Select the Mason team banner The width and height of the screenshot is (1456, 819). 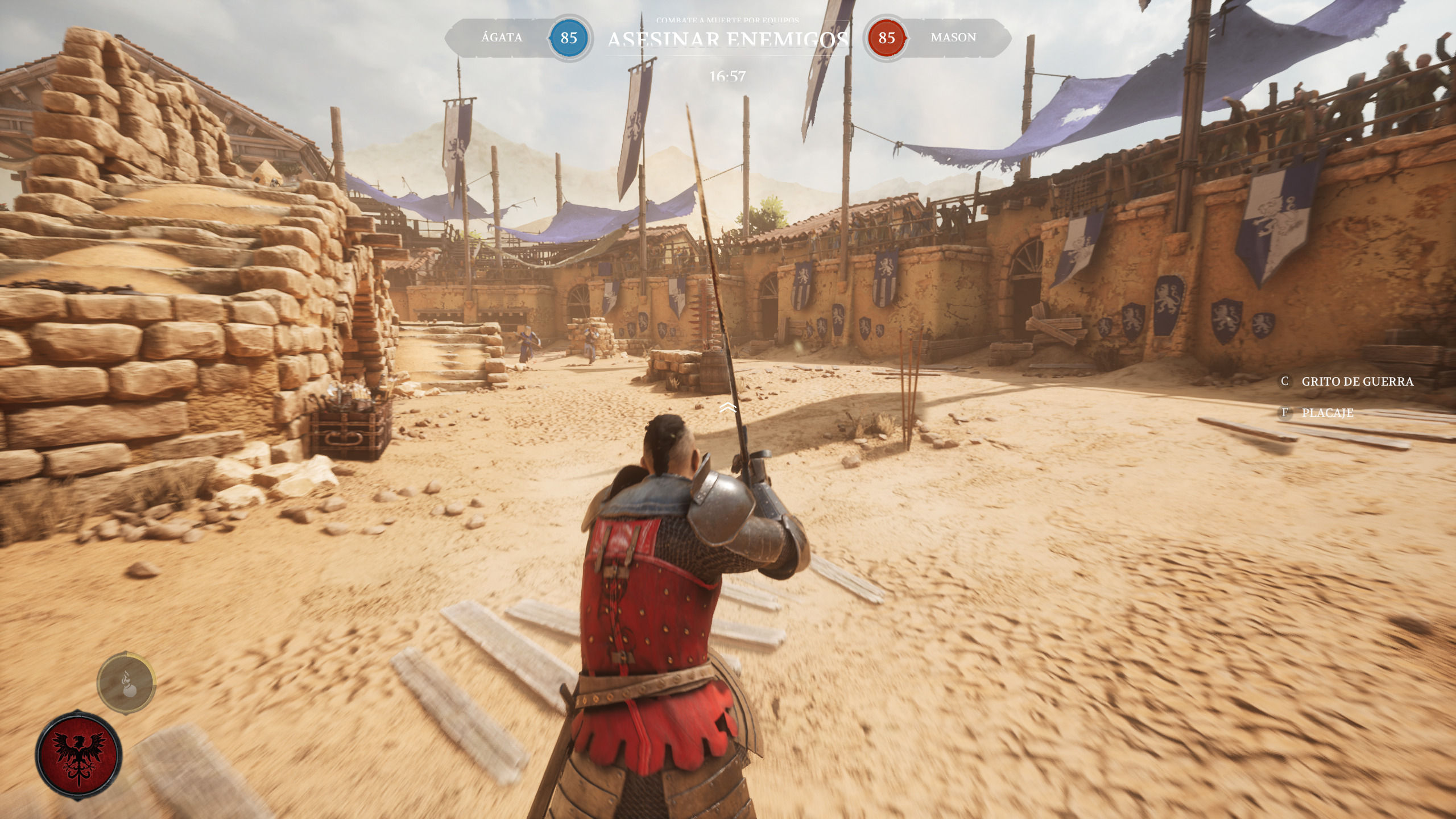click(953, 38)
